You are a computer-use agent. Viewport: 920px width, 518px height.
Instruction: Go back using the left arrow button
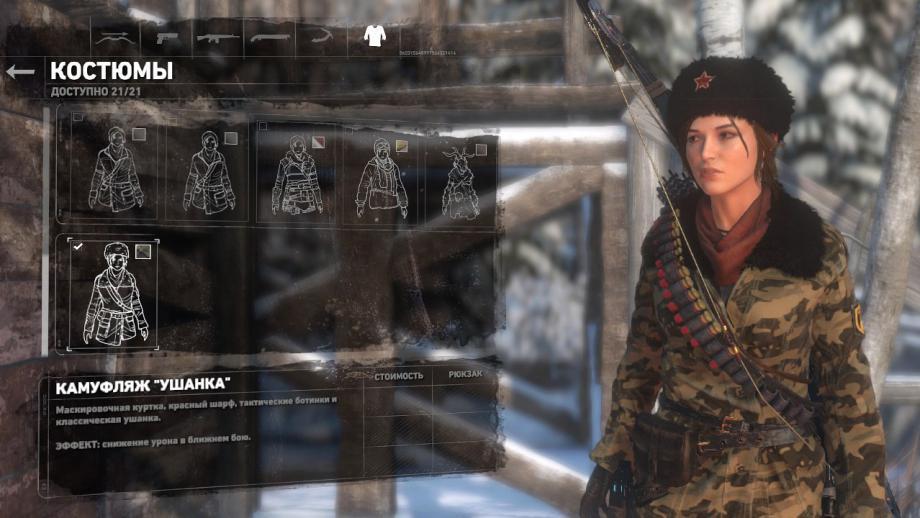(20, 71)
